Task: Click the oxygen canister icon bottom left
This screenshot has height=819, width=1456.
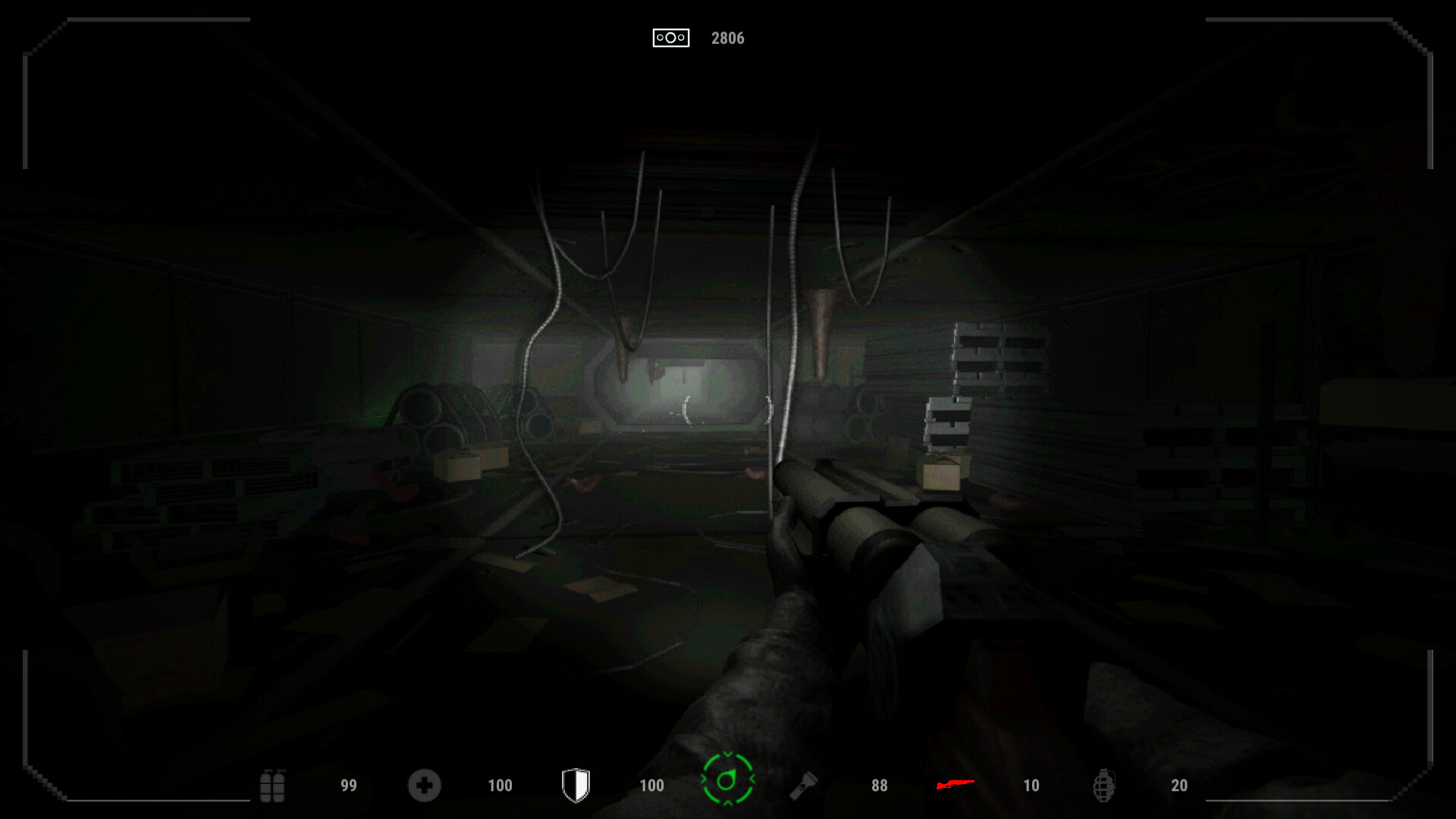Action: pos(271,785)
